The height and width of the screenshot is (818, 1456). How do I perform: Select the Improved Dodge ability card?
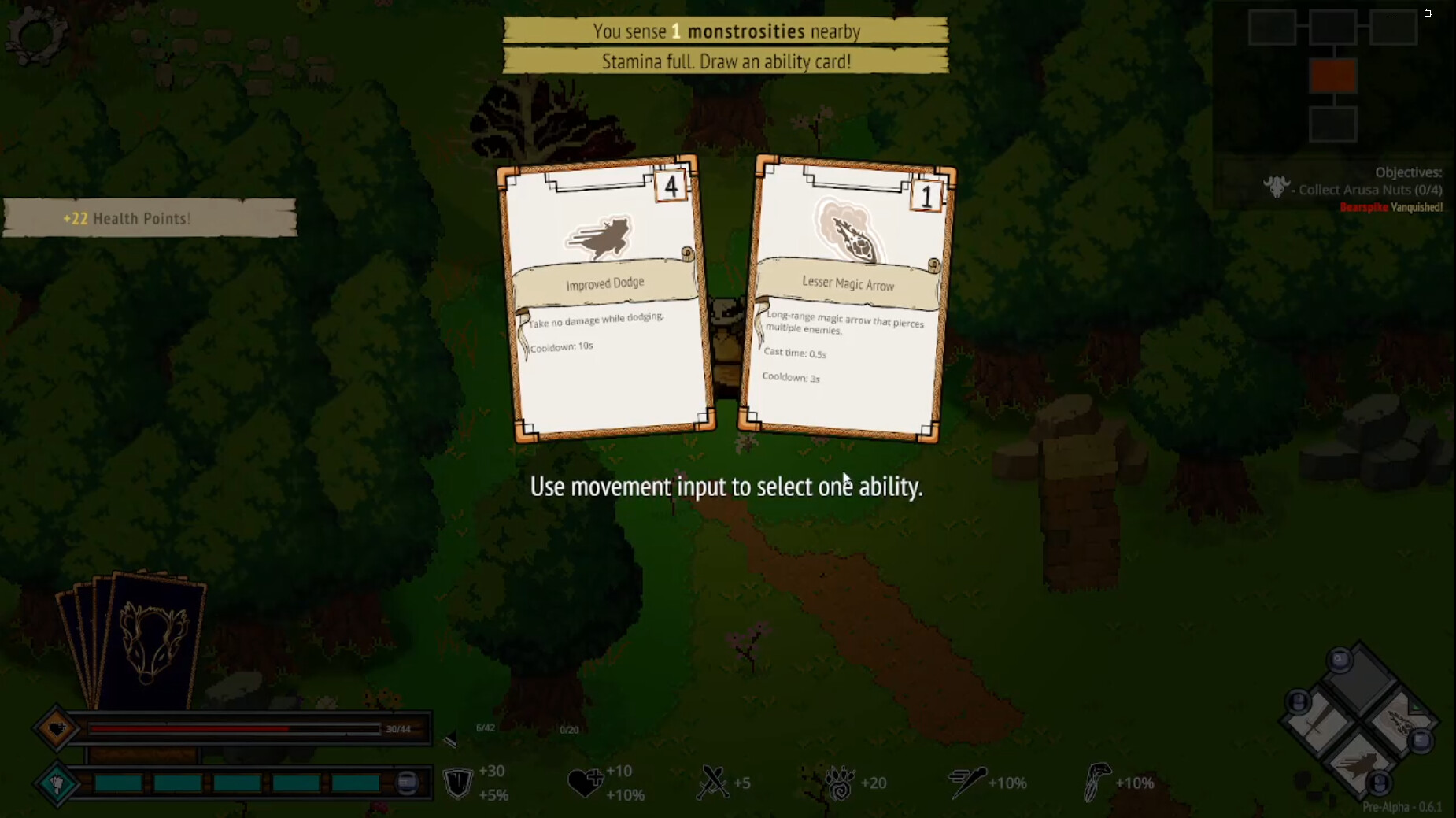pyautogui.click(x=606, y=299)
